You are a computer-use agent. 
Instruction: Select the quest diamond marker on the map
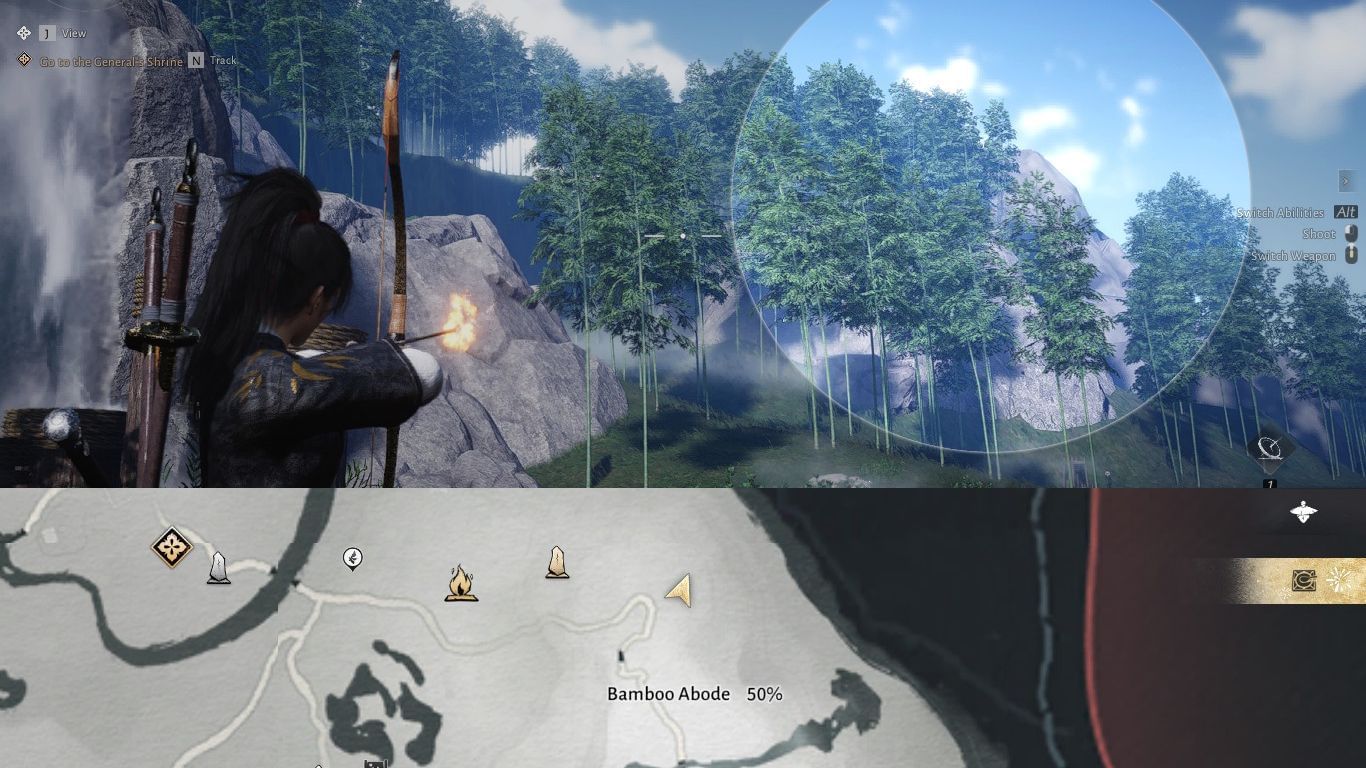pyautogui.click(x=170, y=548)
